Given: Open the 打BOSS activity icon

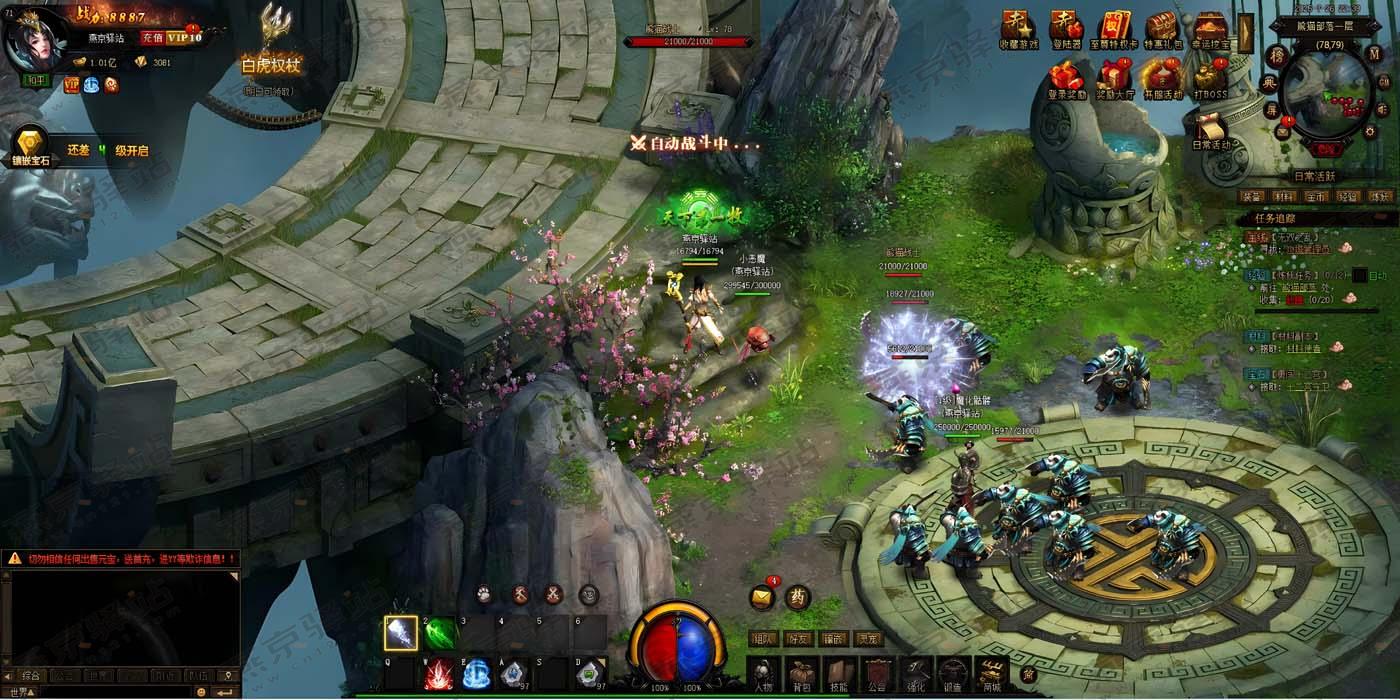Looking at the screenshot, I should (x=1210, y=79).
